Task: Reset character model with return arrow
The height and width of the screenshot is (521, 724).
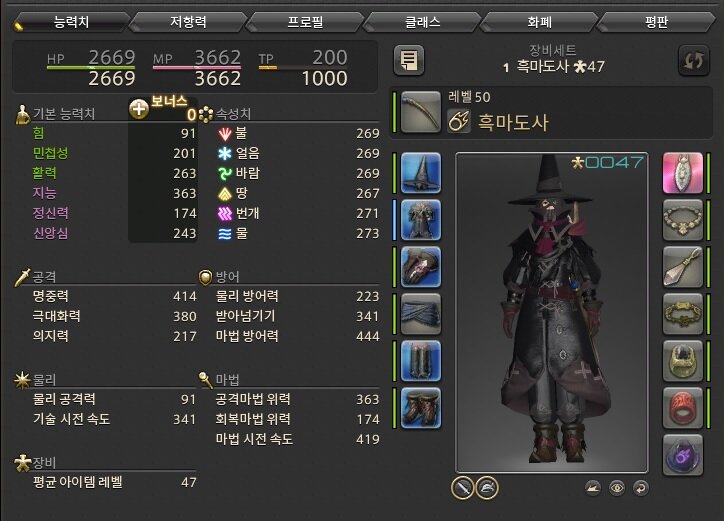Action: [640, 488]
